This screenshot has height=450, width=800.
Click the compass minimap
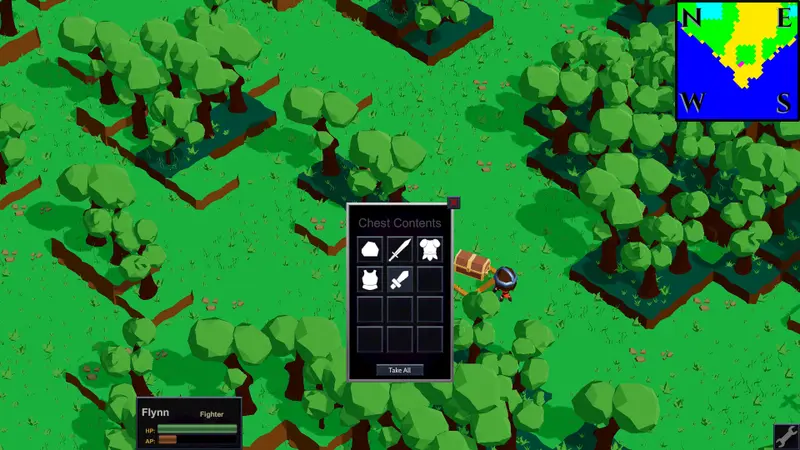point(737,60)
